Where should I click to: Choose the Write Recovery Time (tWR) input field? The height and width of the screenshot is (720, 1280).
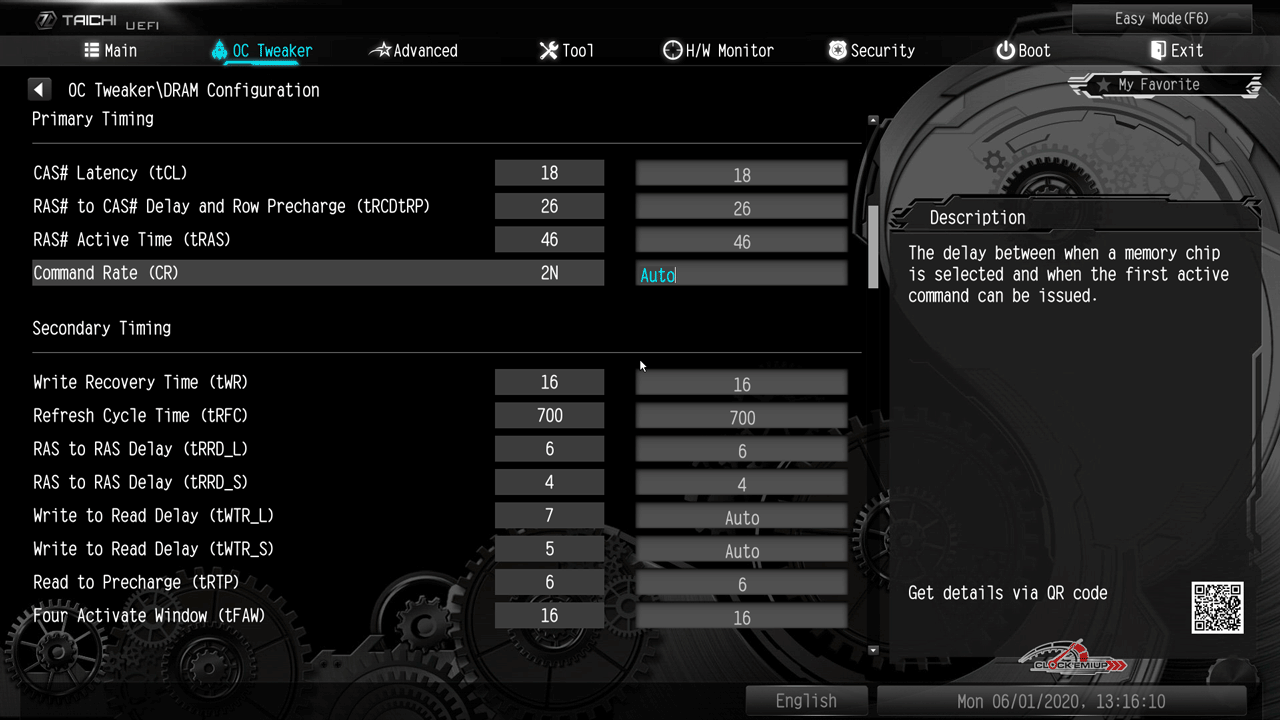coord(741,385)
